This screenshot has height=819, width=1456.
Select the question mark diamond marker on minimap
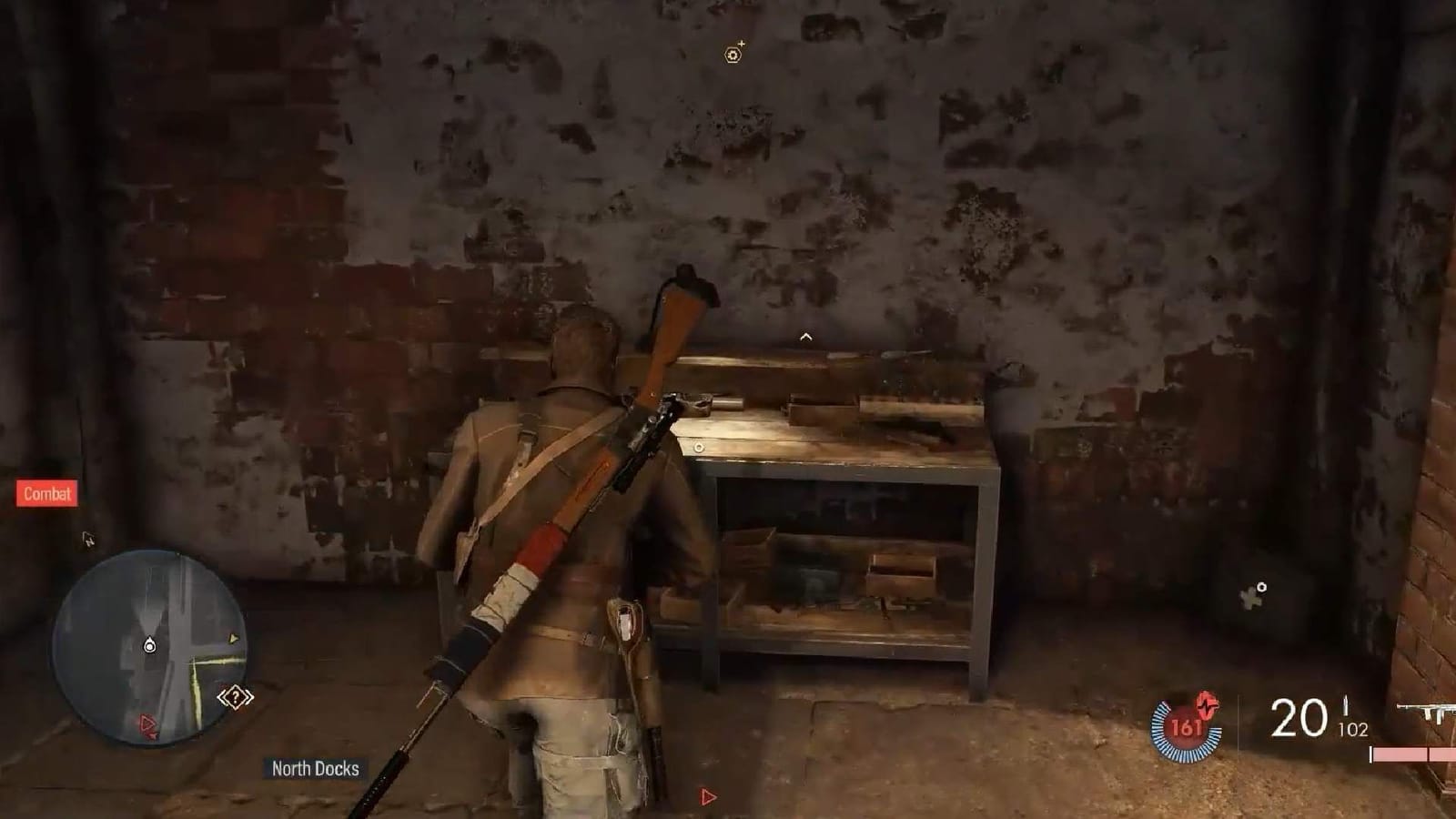(236, 696)
